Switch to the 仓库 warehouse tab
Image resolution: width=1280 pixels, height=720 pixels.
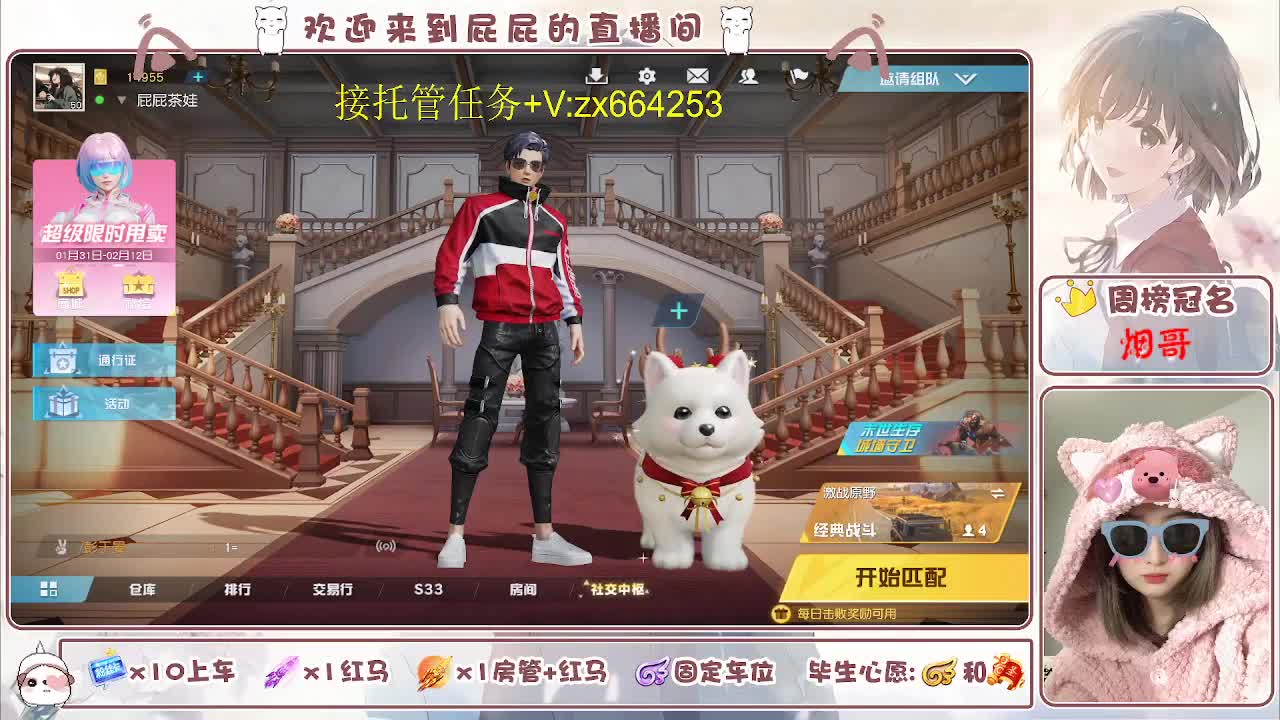tap(143, 589)
